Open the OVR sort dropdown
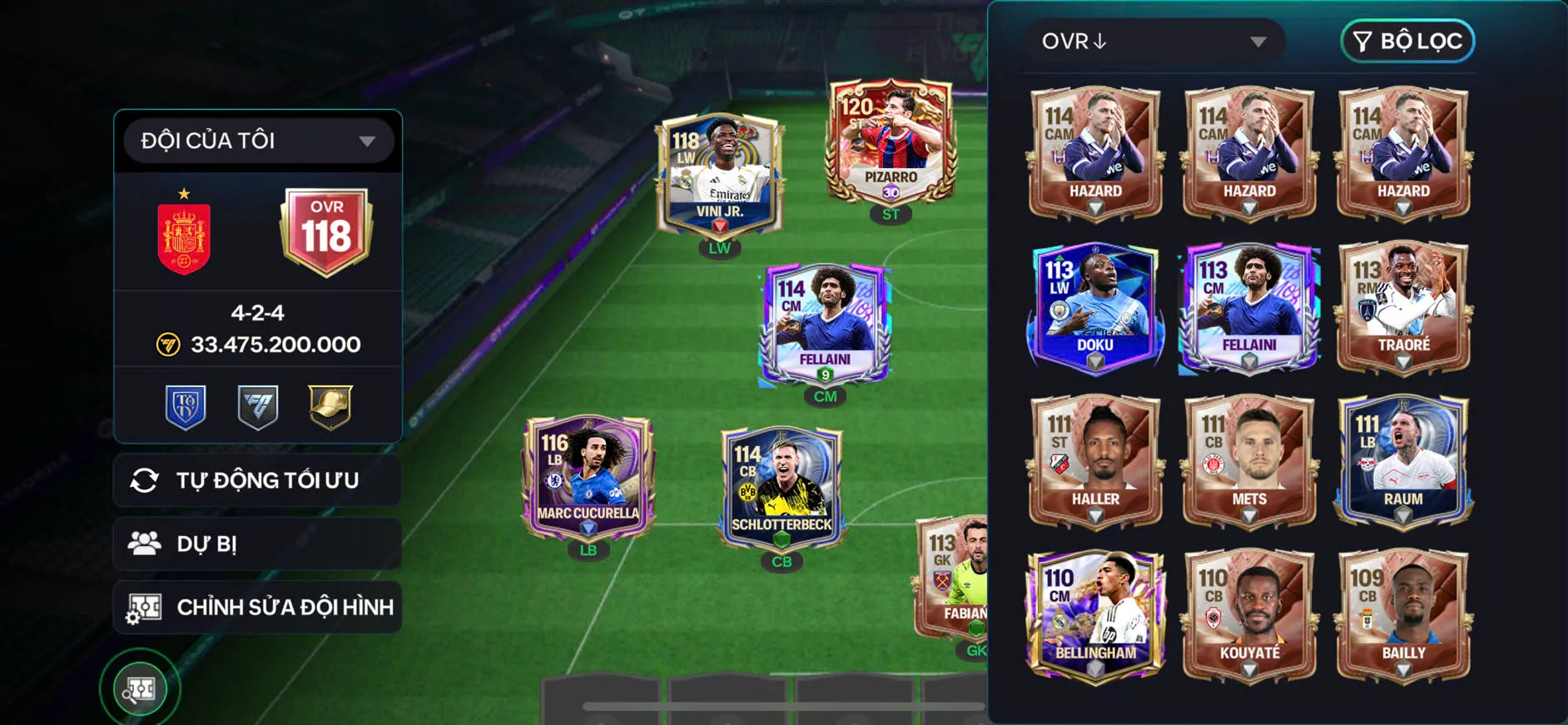The width and height of the screenshot is (1568, 725). pos(1154,41)
